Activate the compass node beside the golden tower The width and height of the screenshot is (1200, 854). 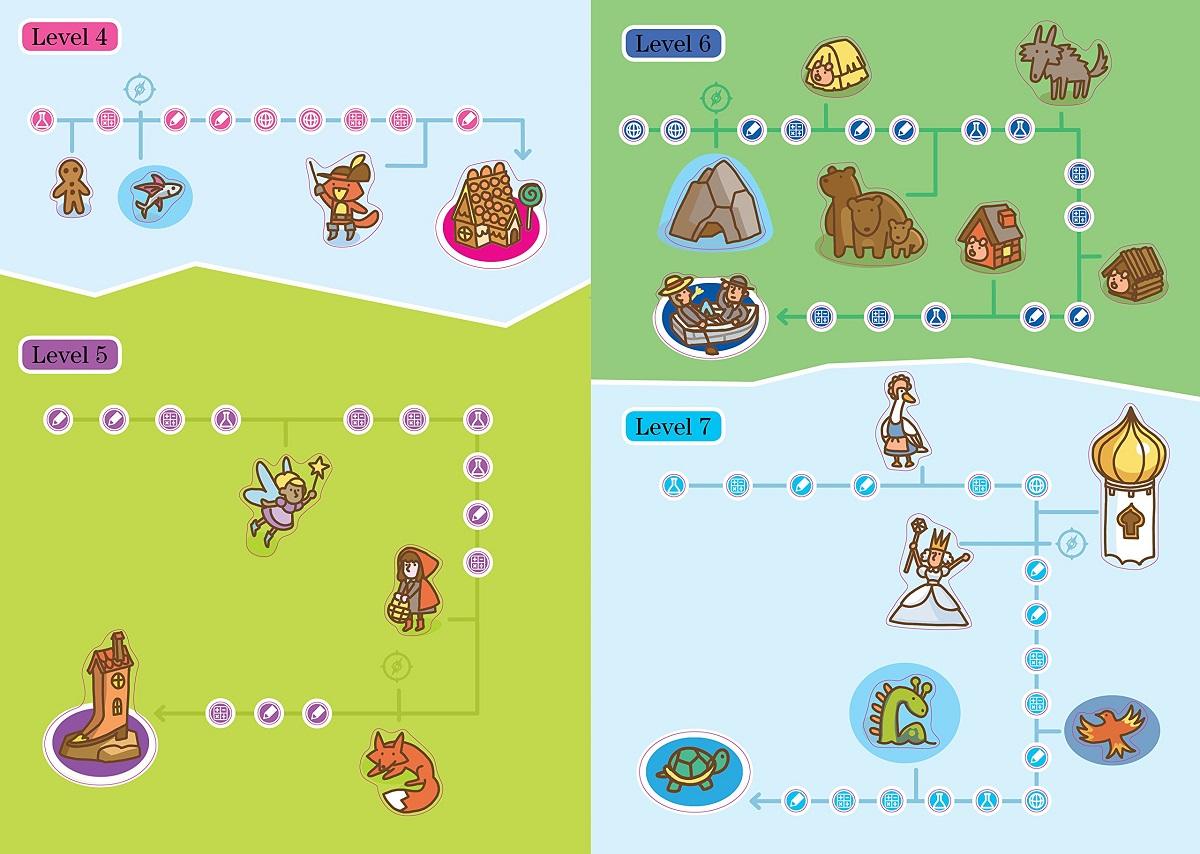pyautogui.click(x=1071, y=543)
